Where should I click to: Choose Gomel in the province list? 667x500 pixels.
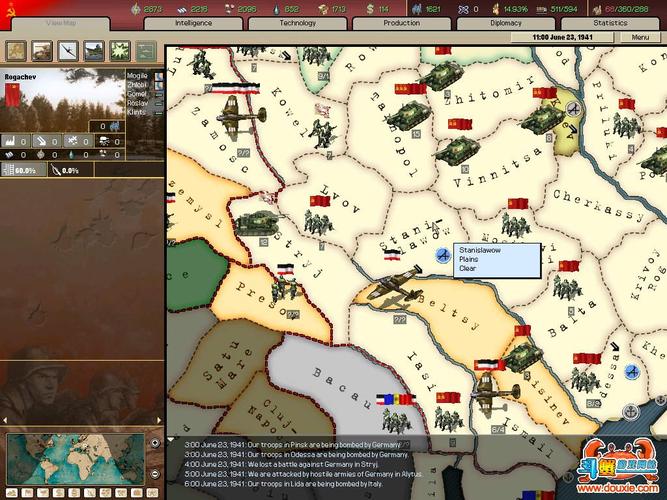(x=138, y=93)
